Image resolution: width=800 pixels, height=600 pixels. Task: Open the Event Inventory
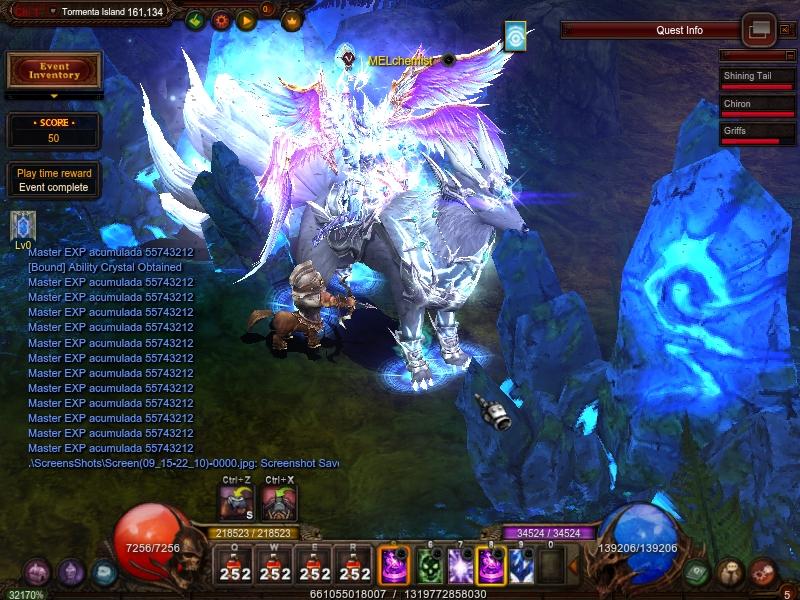click(54, 70)
